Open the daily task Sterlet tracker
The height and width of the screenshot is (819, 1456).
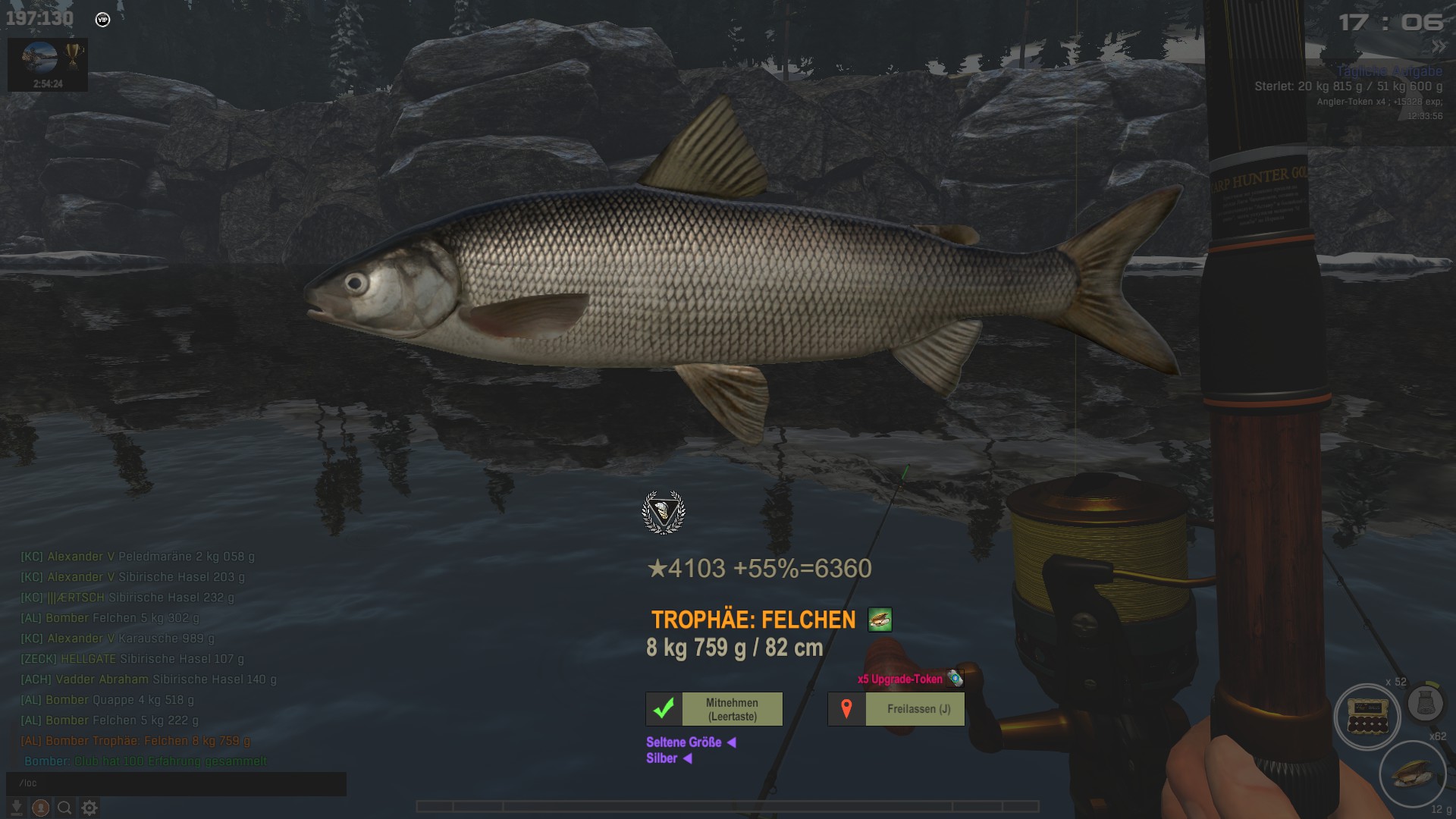pyautogui.click(x=1348, y=86)
